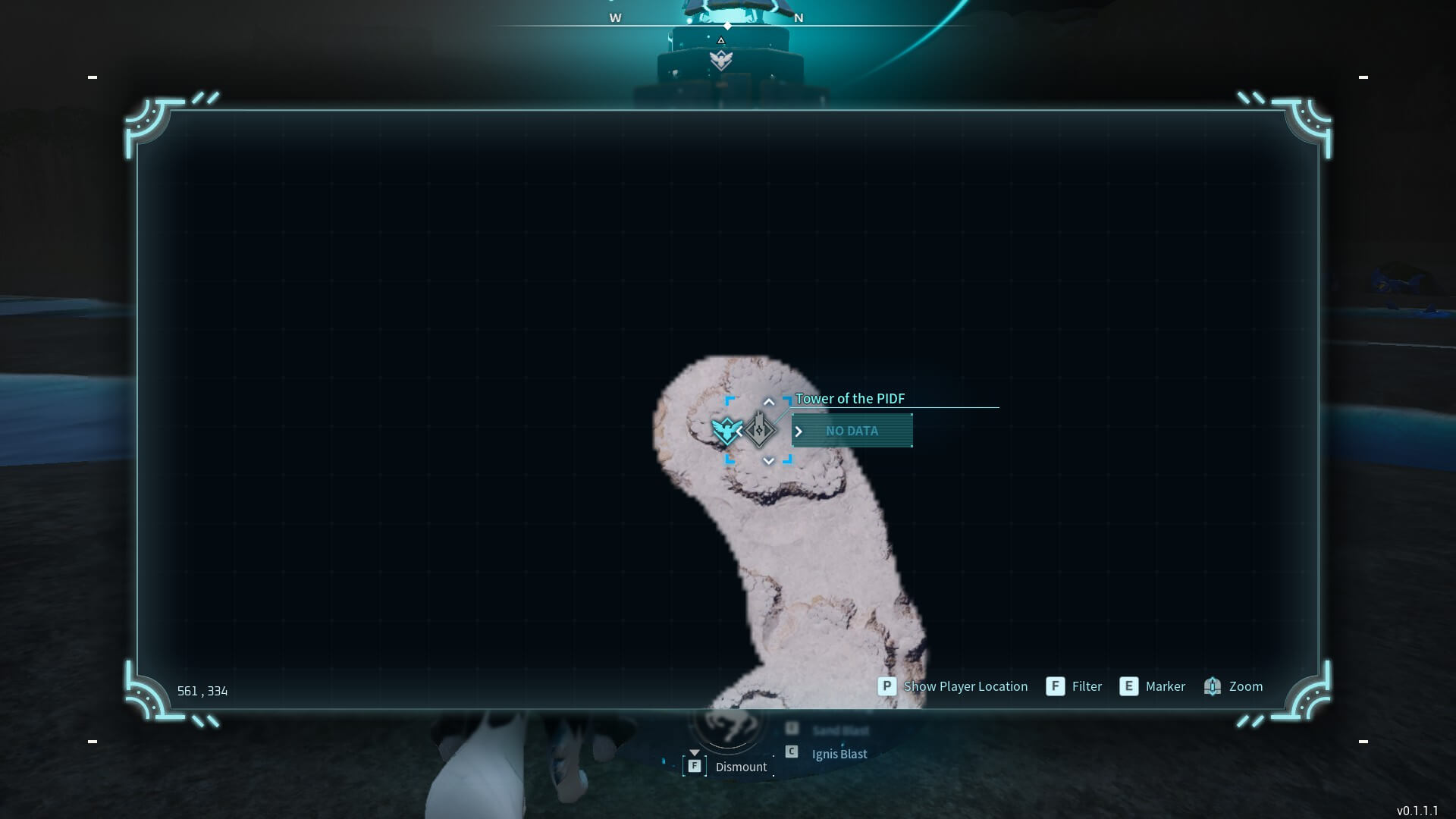Click the up chevron above the selected marker

point(769,401)
